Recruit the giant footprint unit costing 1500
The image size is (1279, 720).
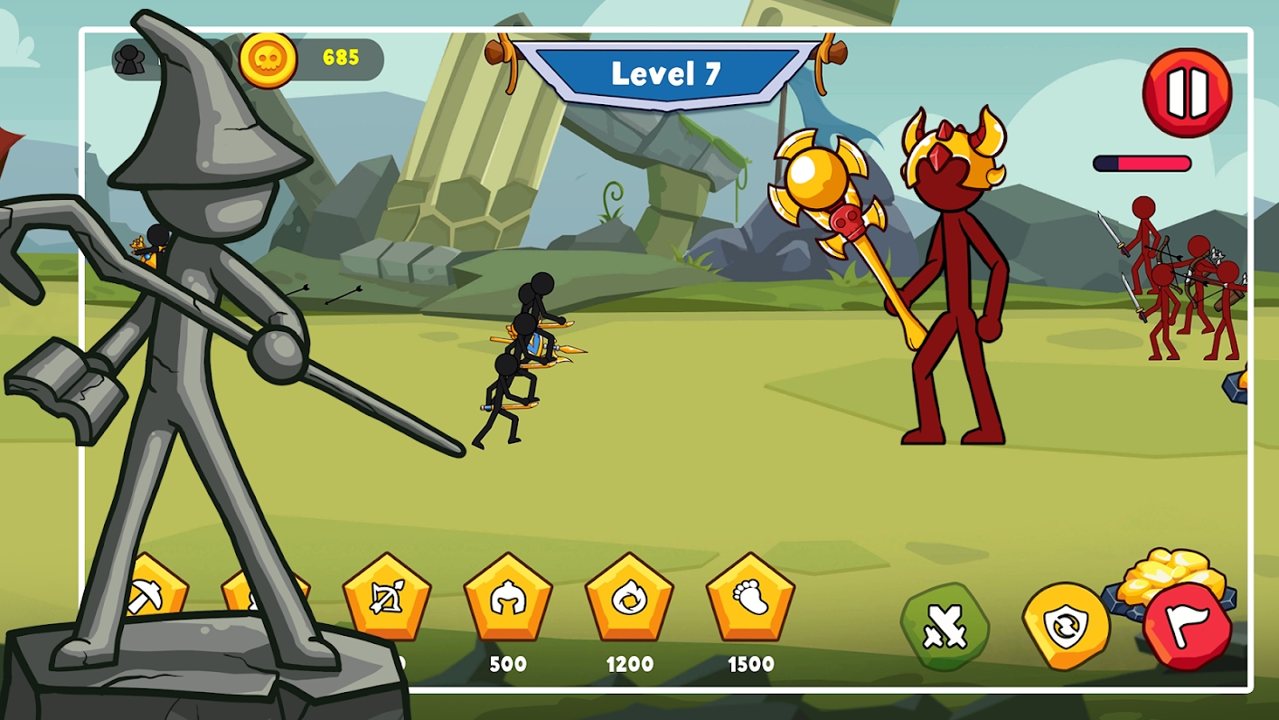pyautogui.click(x=750, y=598)
